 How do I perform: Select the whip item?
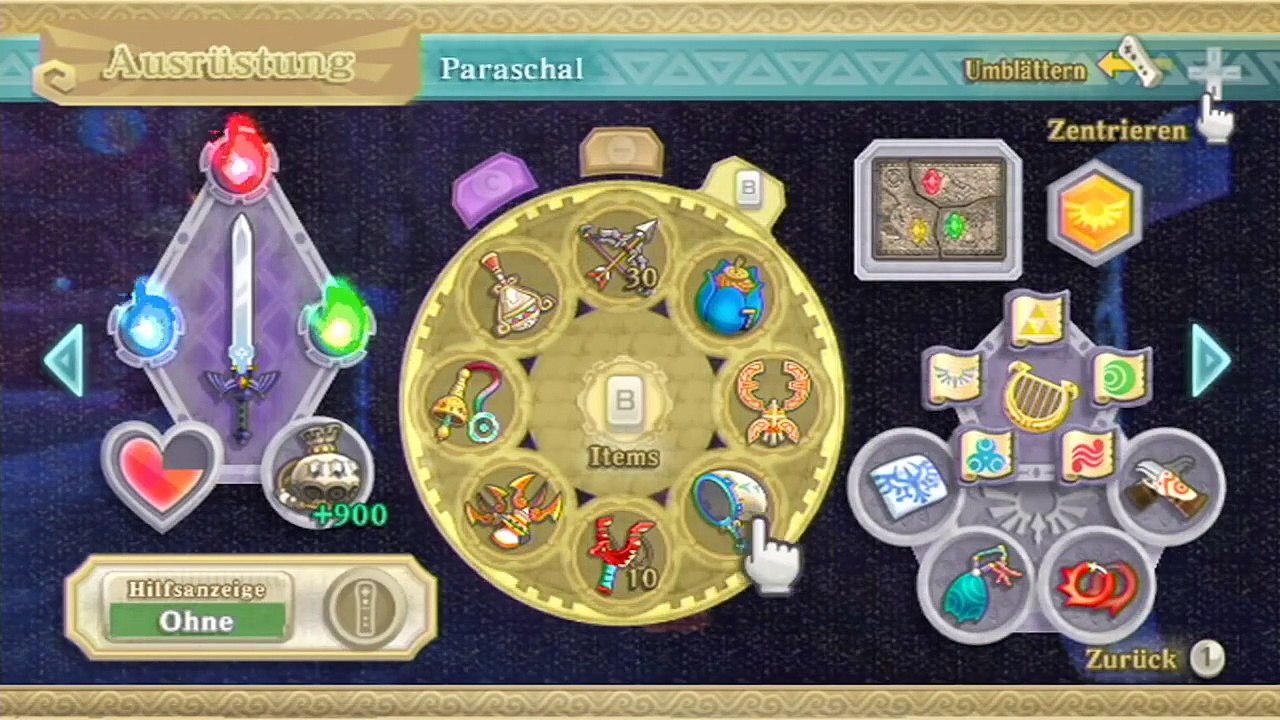[x=467, y=403]
